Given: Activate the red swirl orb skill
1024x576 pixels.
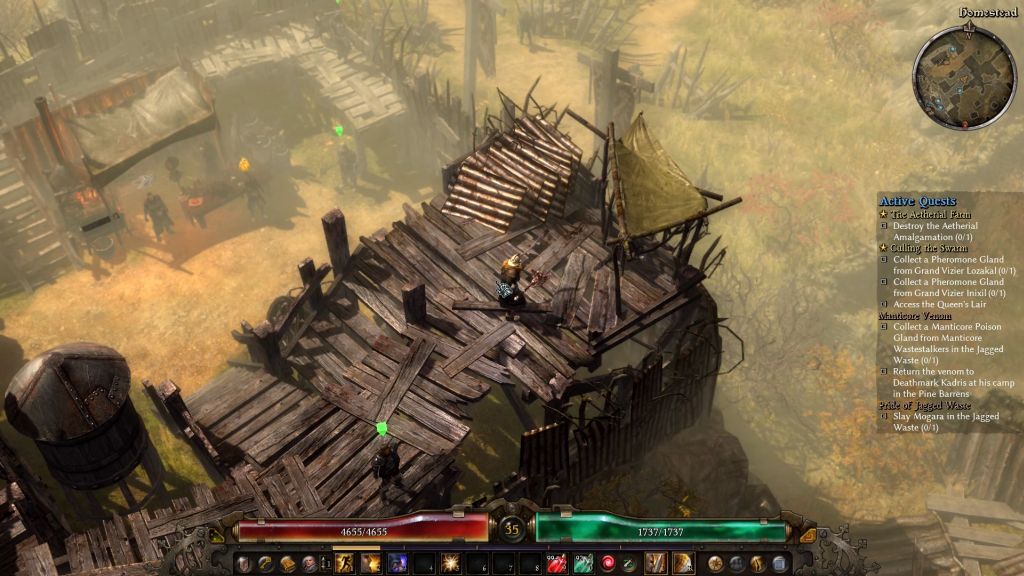Looking at the screenshot, I should 608,564.
